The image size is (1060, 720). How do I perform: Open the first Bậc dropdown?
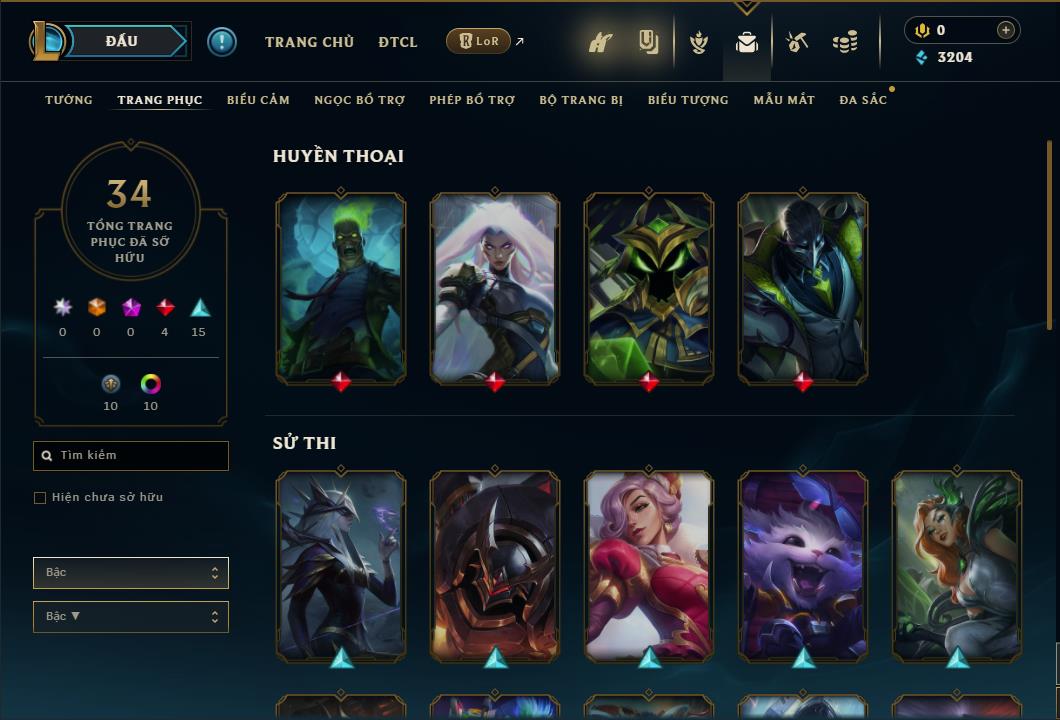[131, 573]
